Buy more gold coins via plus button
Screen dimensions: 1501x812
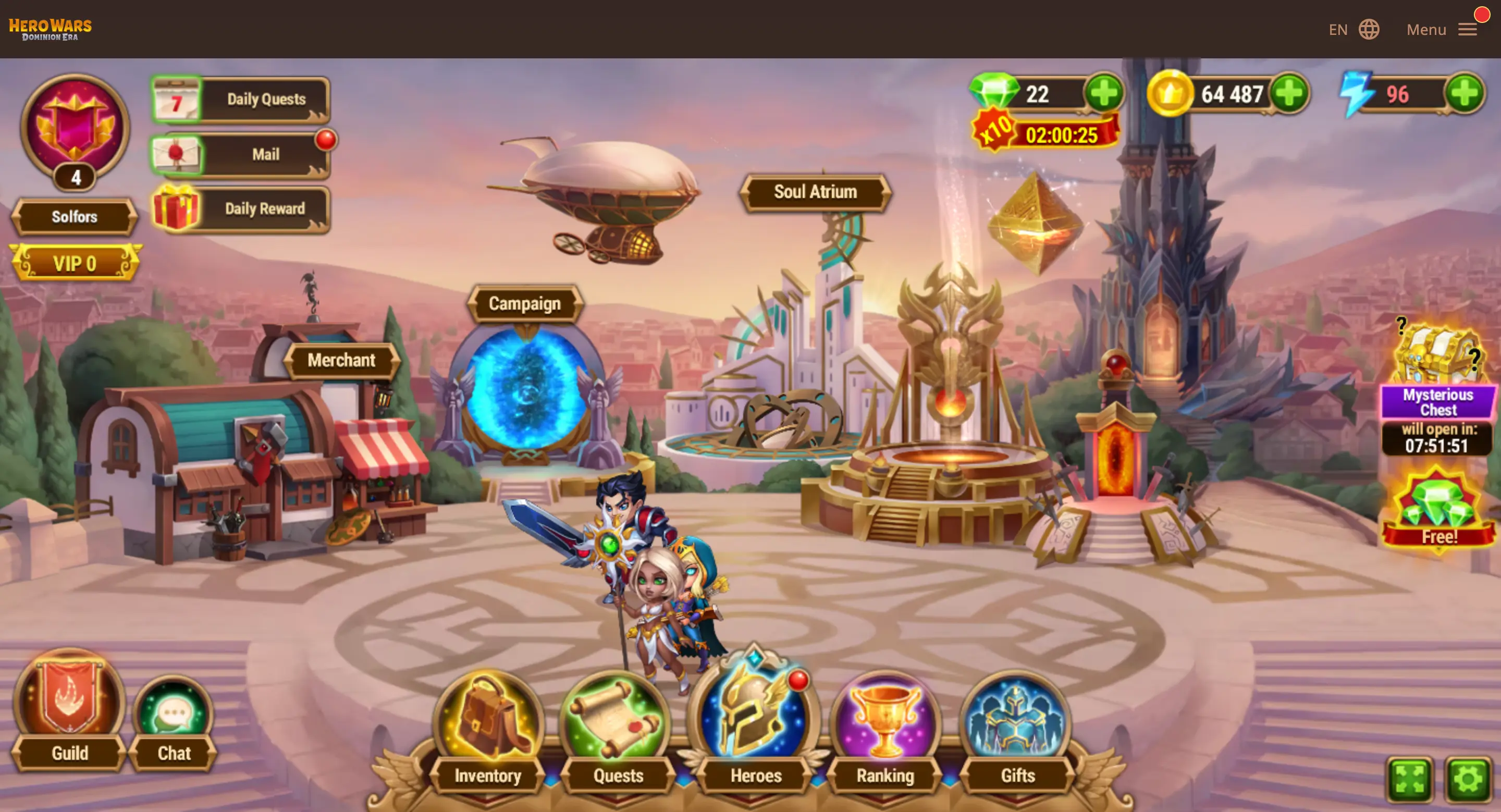pos(1289,93)
